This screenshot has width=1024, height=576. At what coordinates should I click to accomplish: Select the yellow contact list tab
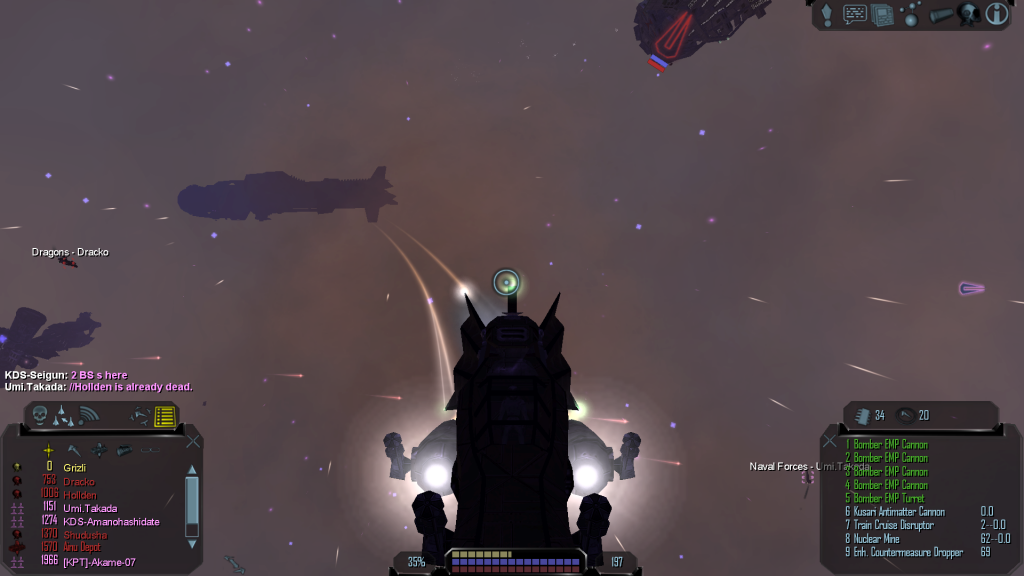click(x=165, y=415)
